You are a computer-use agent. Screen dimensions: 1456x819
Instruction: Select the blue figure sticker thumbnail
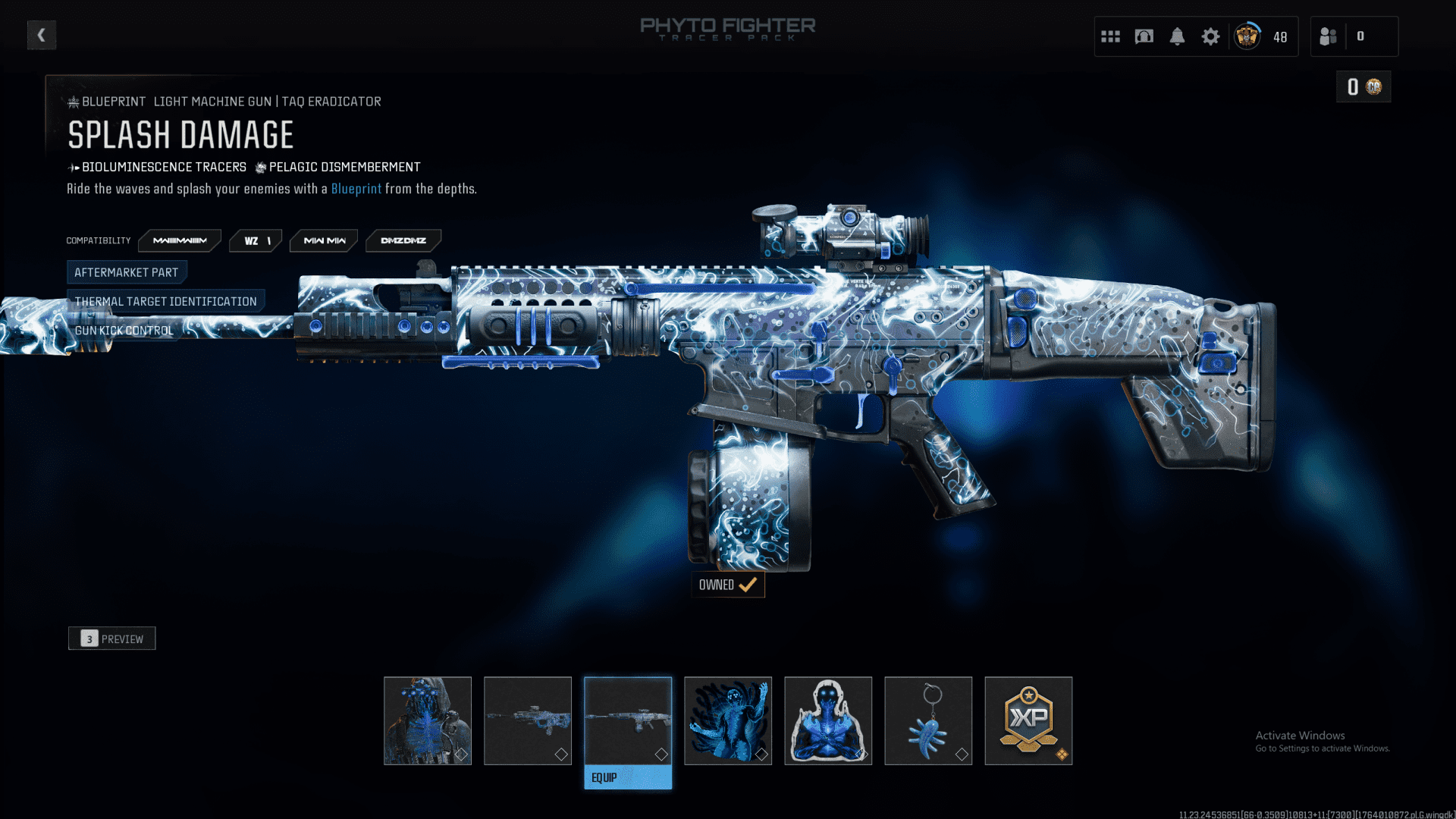tap(828, 720)
